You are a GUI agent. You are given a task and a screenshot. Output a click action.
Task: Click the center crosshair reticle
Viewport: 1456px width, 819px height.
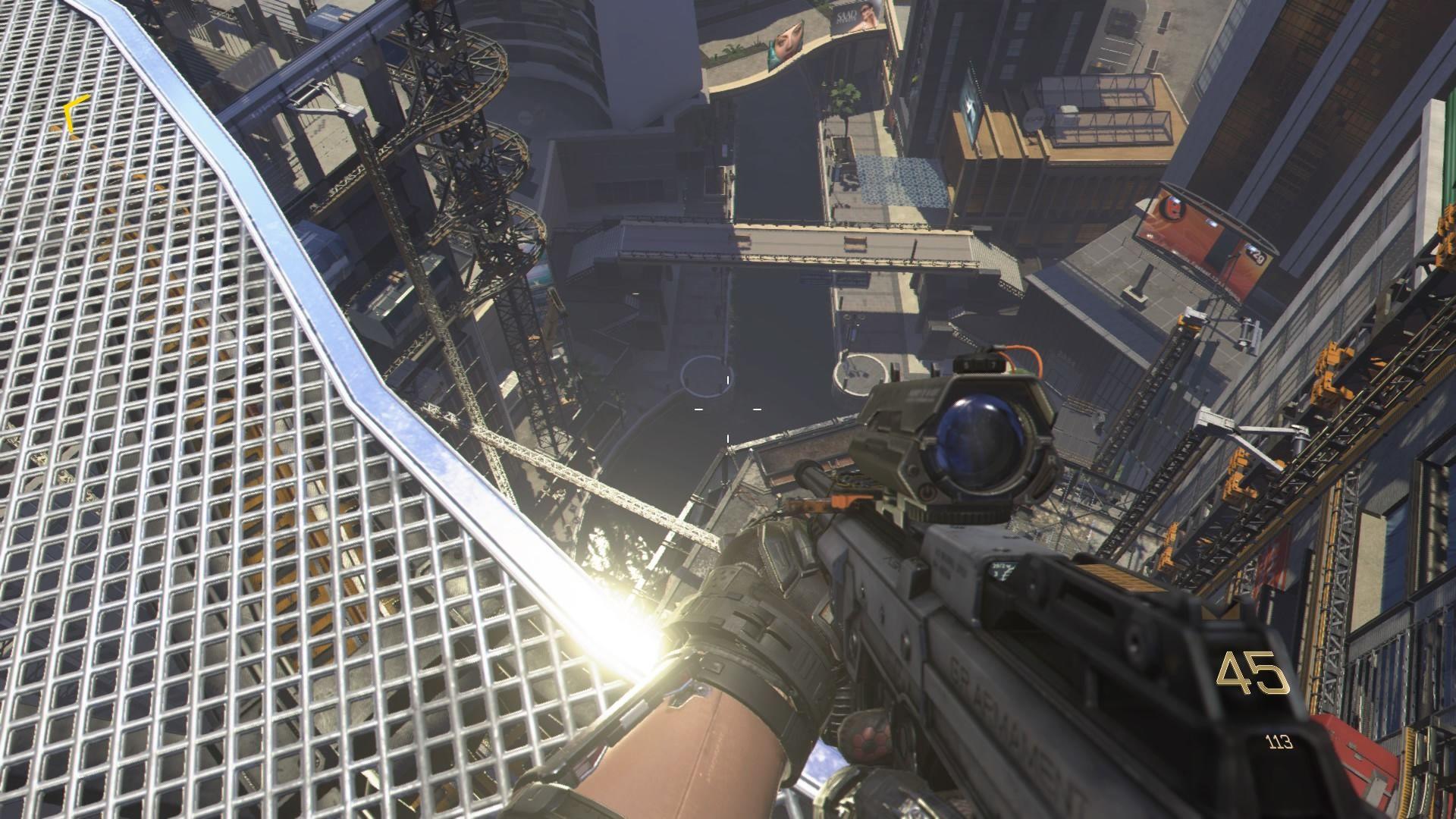coord(727,409)
